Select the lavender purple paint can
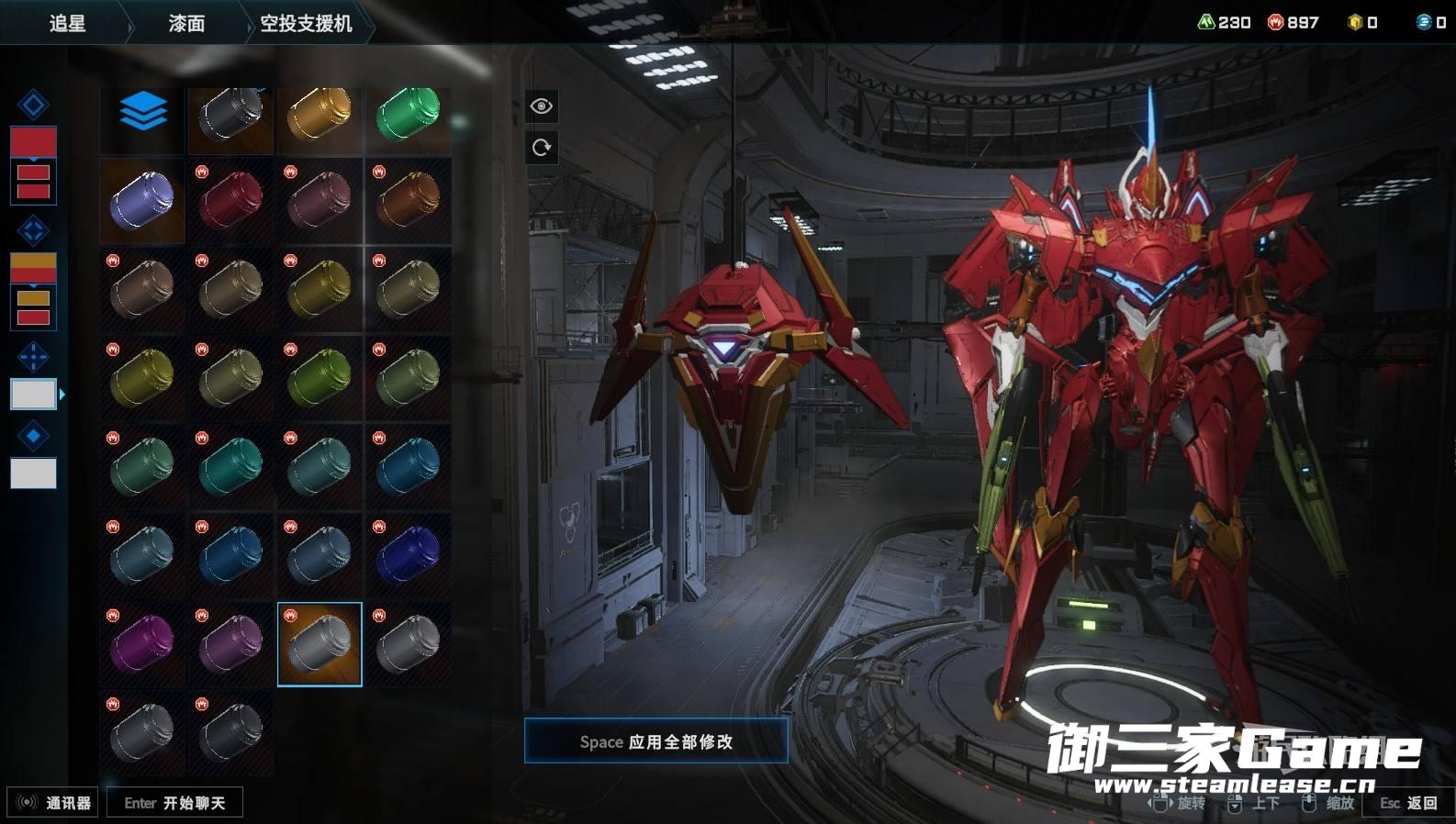1456x824 pixels. (142, 200)
